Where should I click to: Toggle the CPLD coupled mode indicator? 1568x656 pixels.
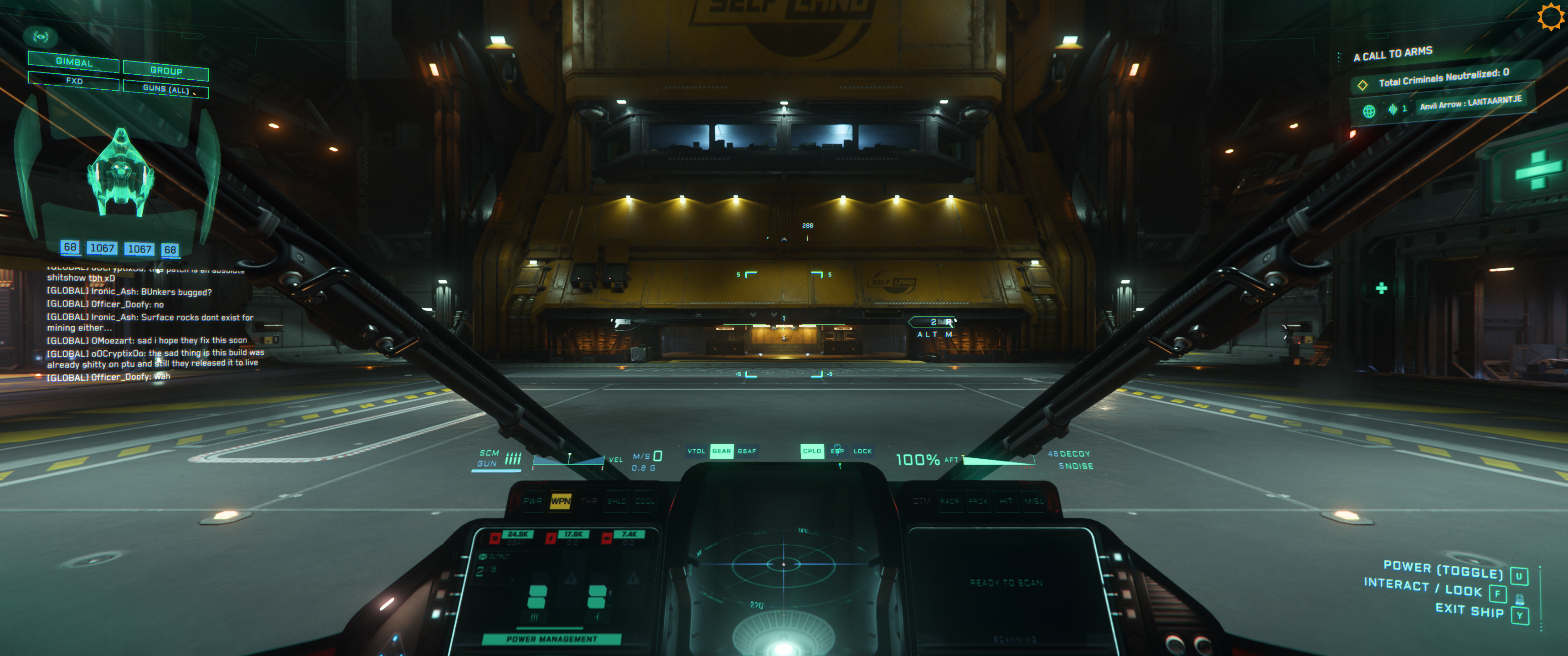811,451
